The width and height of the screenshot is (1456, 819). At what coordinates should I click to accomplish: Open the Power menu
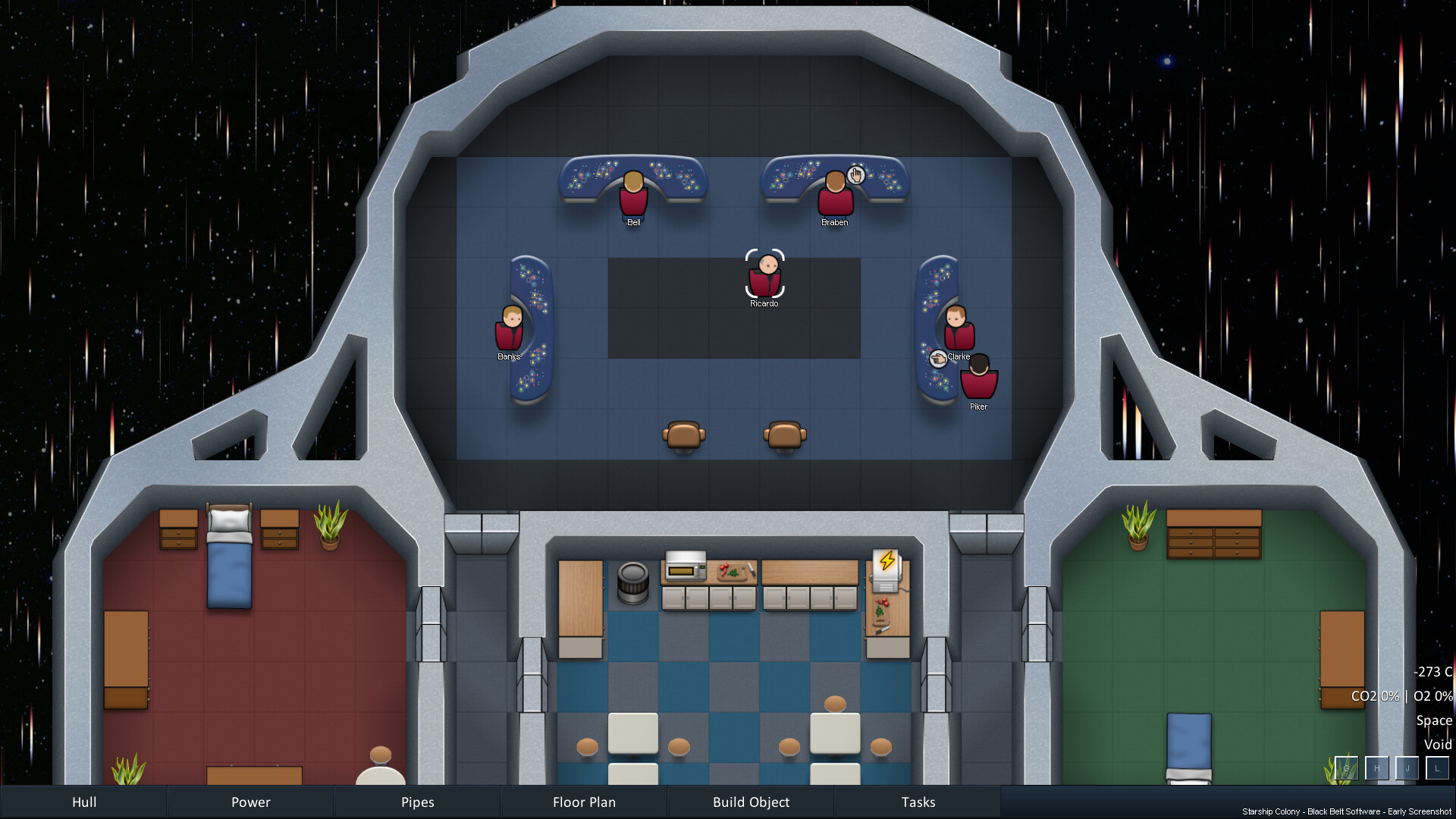point(250,802)
